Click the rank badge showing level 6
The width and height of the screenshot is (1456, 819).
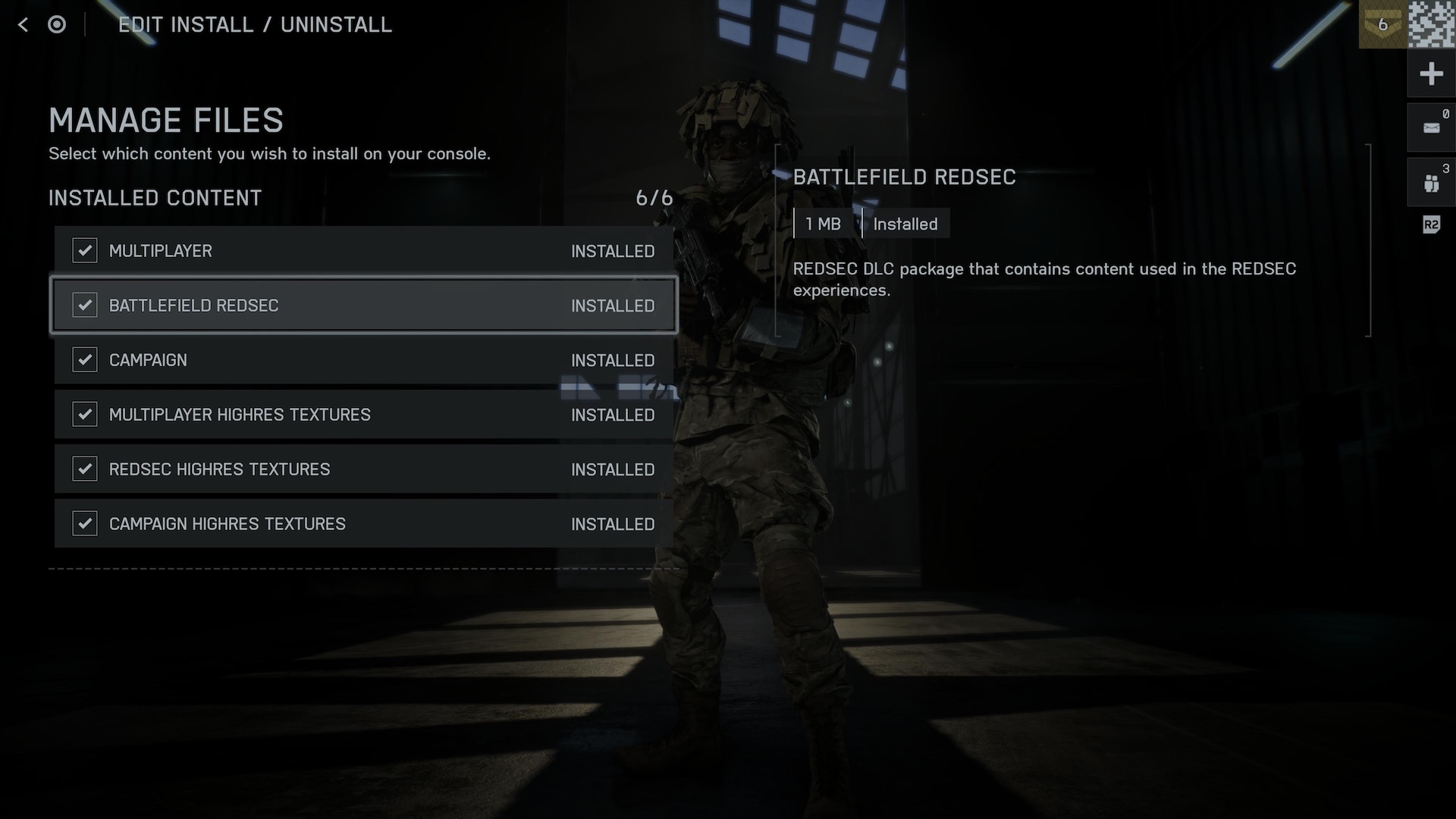click(x=1382, y=24)
